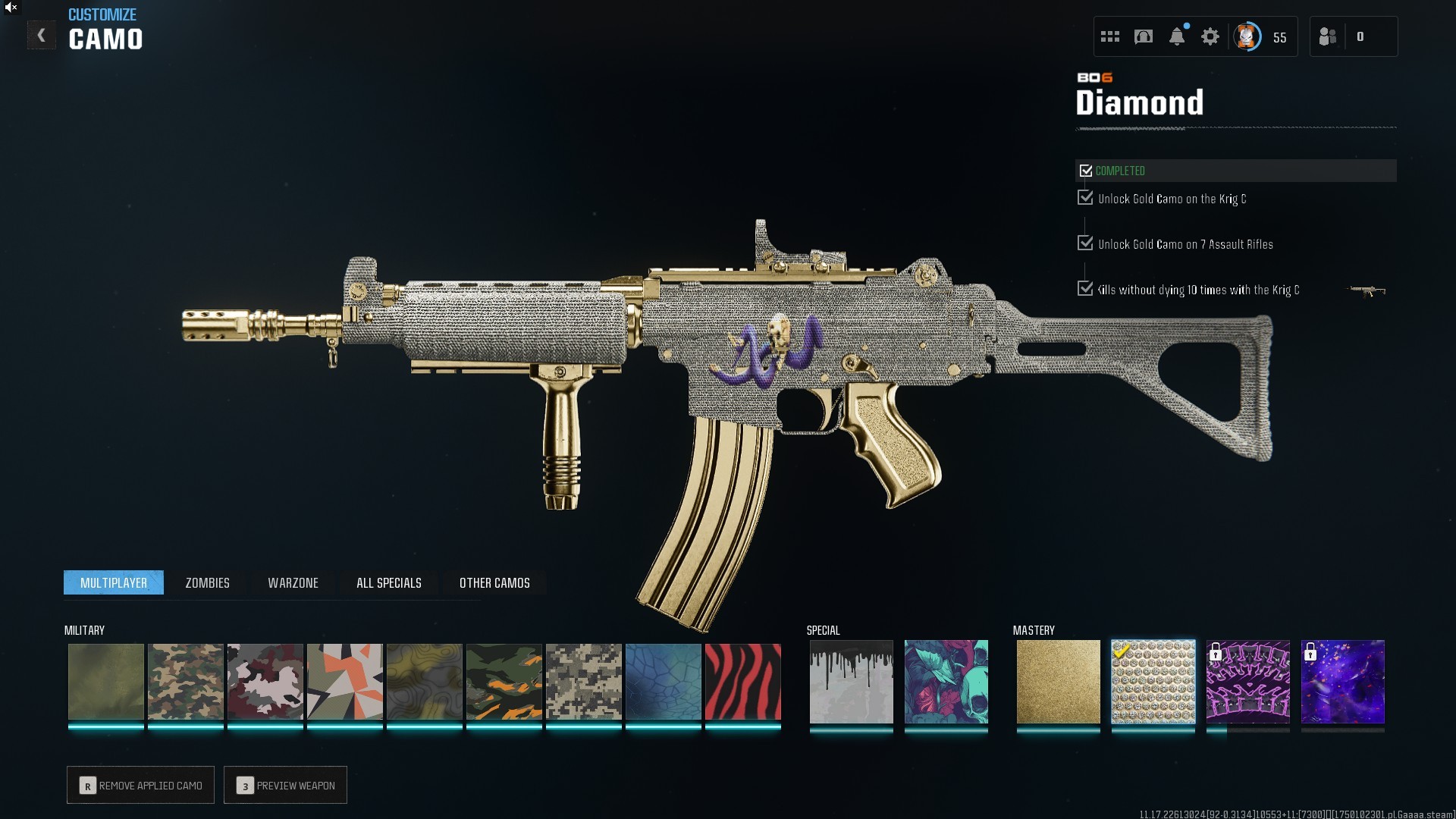Screen dimensions: 1456x819
Task: Select the Multiplayer camo tab
Action: coord(114,582)
